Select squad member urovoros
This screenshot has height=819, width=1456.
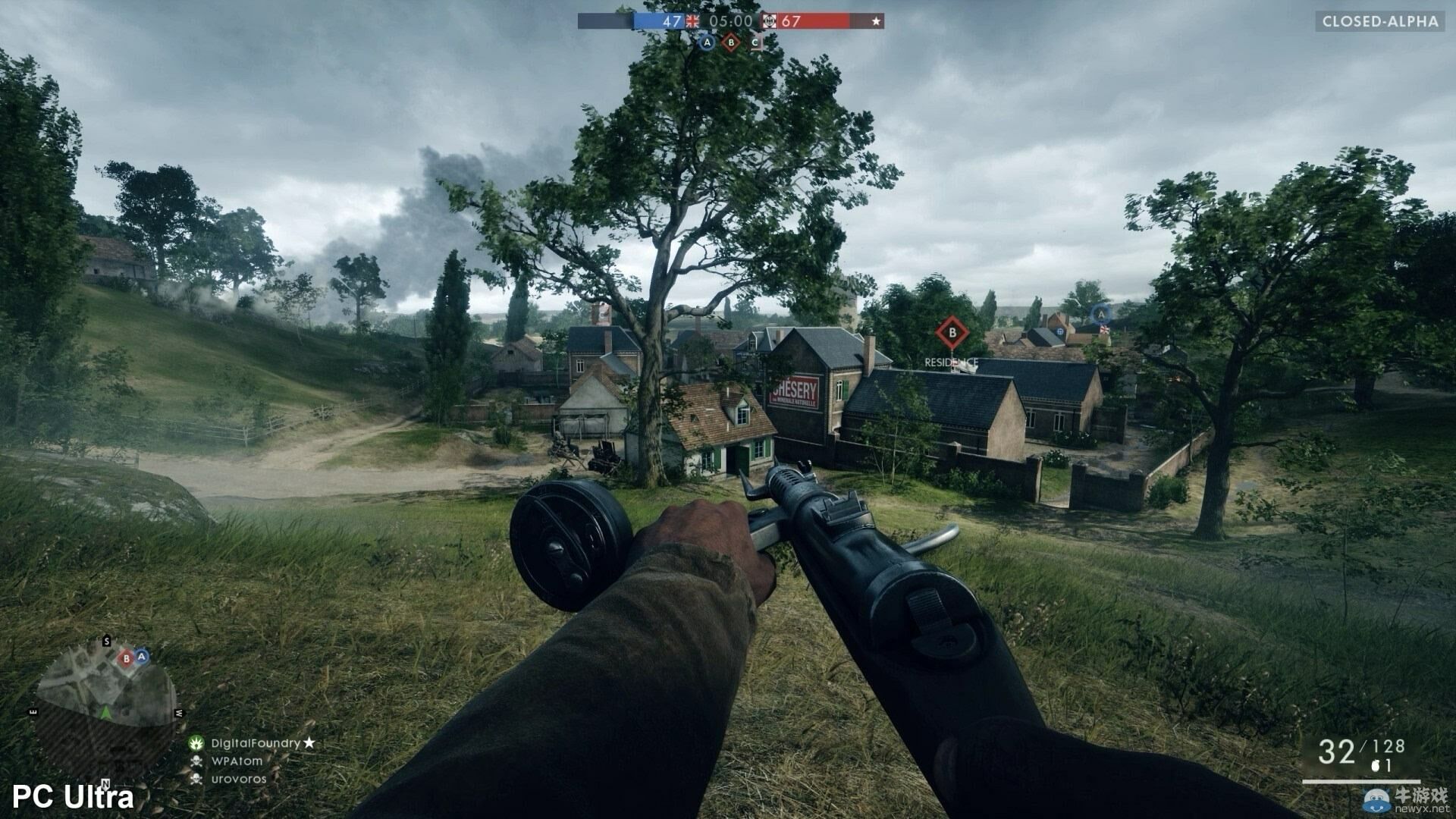coord(239,779)
